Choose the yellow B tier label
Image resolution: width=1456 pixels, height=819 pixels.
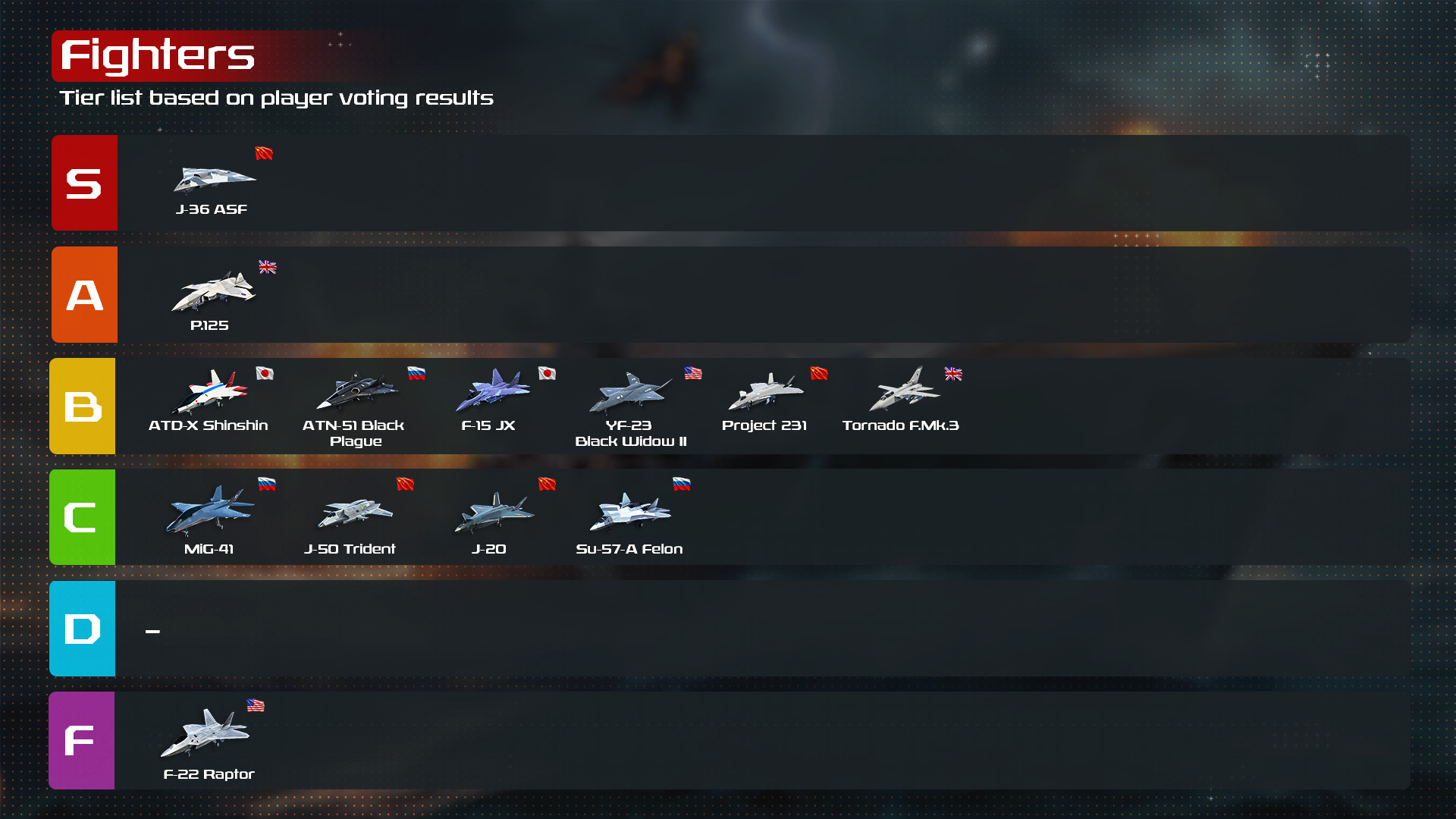click(83, 406)
